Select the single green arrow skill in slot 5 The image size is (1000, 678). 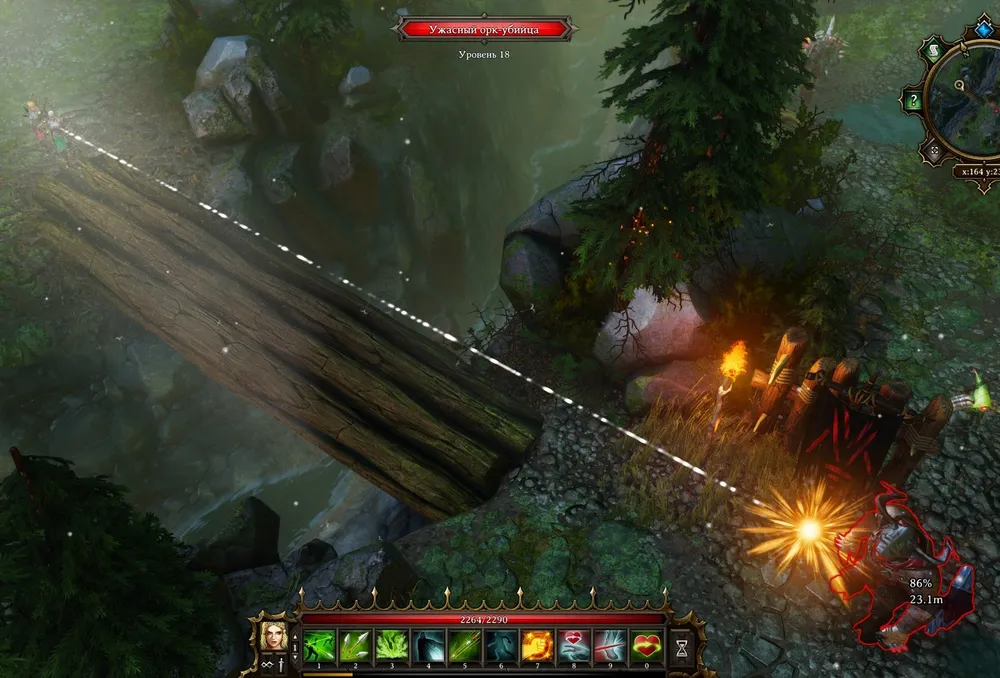(464, 645)
